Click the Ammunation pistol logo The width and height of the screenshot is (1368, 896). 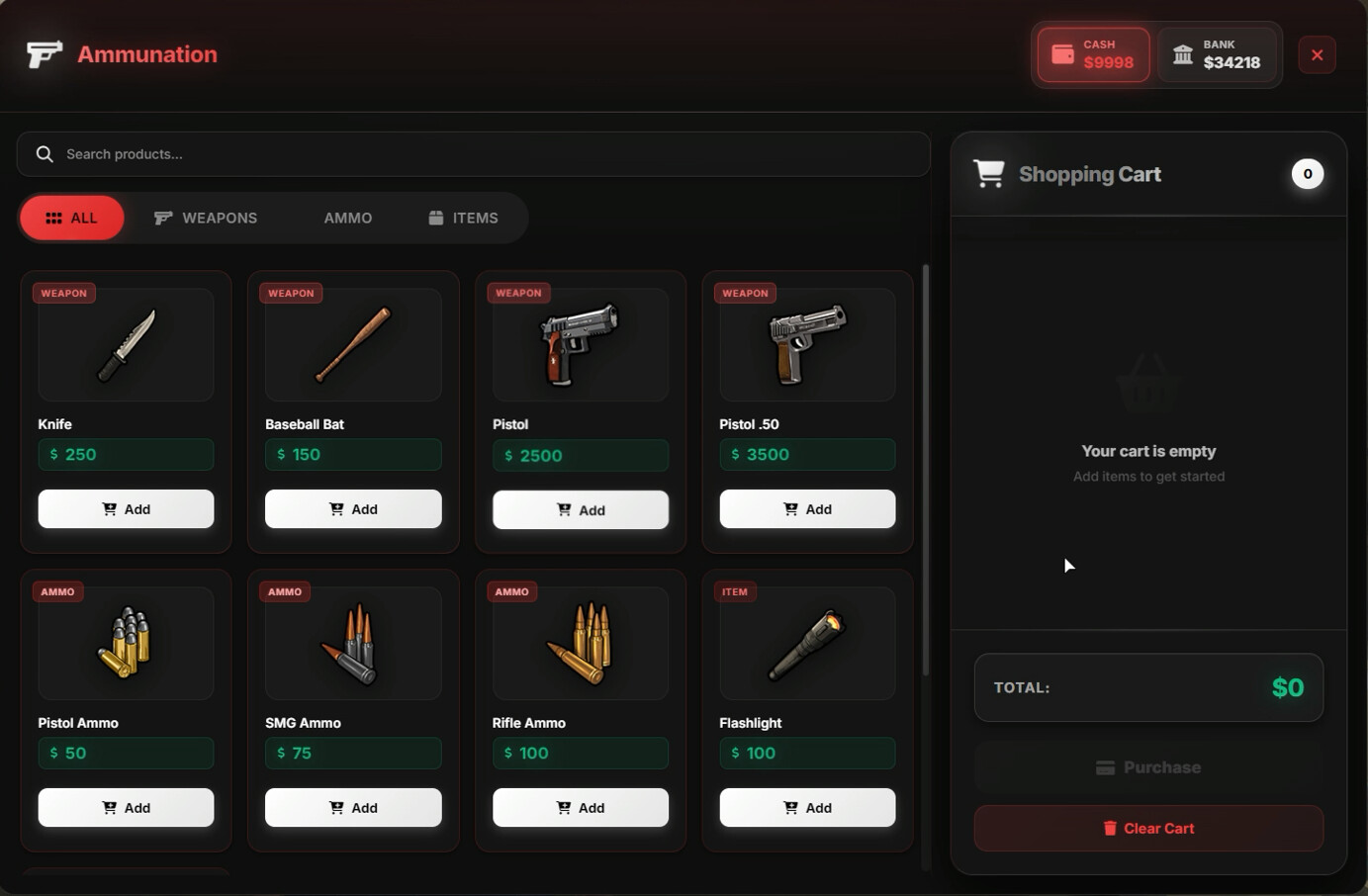[x=43, y=54]
